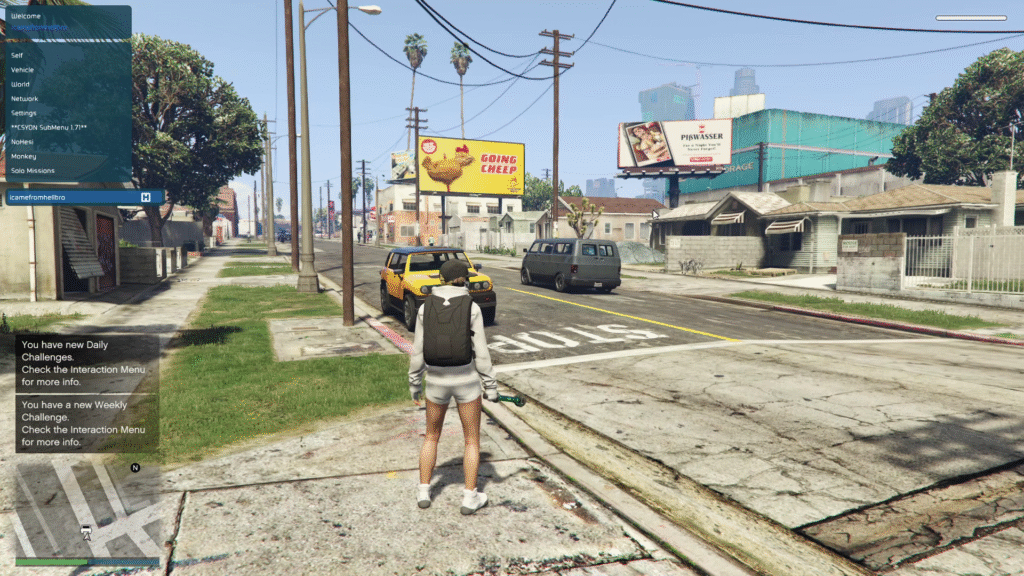Image resolution: width=1024 pixels, height=576 pixels.
Task: Select the Vehicle menu entry
Action: pyautogui.click(x=23, y=70)
